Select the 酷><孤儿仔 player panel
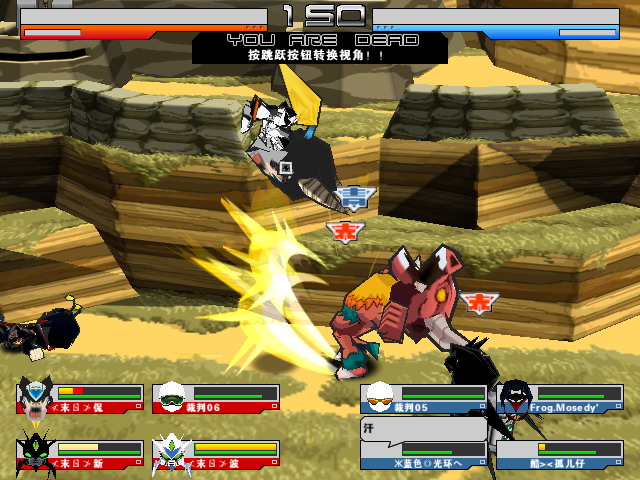The image size is (640, 480). (x=560, y=455)
